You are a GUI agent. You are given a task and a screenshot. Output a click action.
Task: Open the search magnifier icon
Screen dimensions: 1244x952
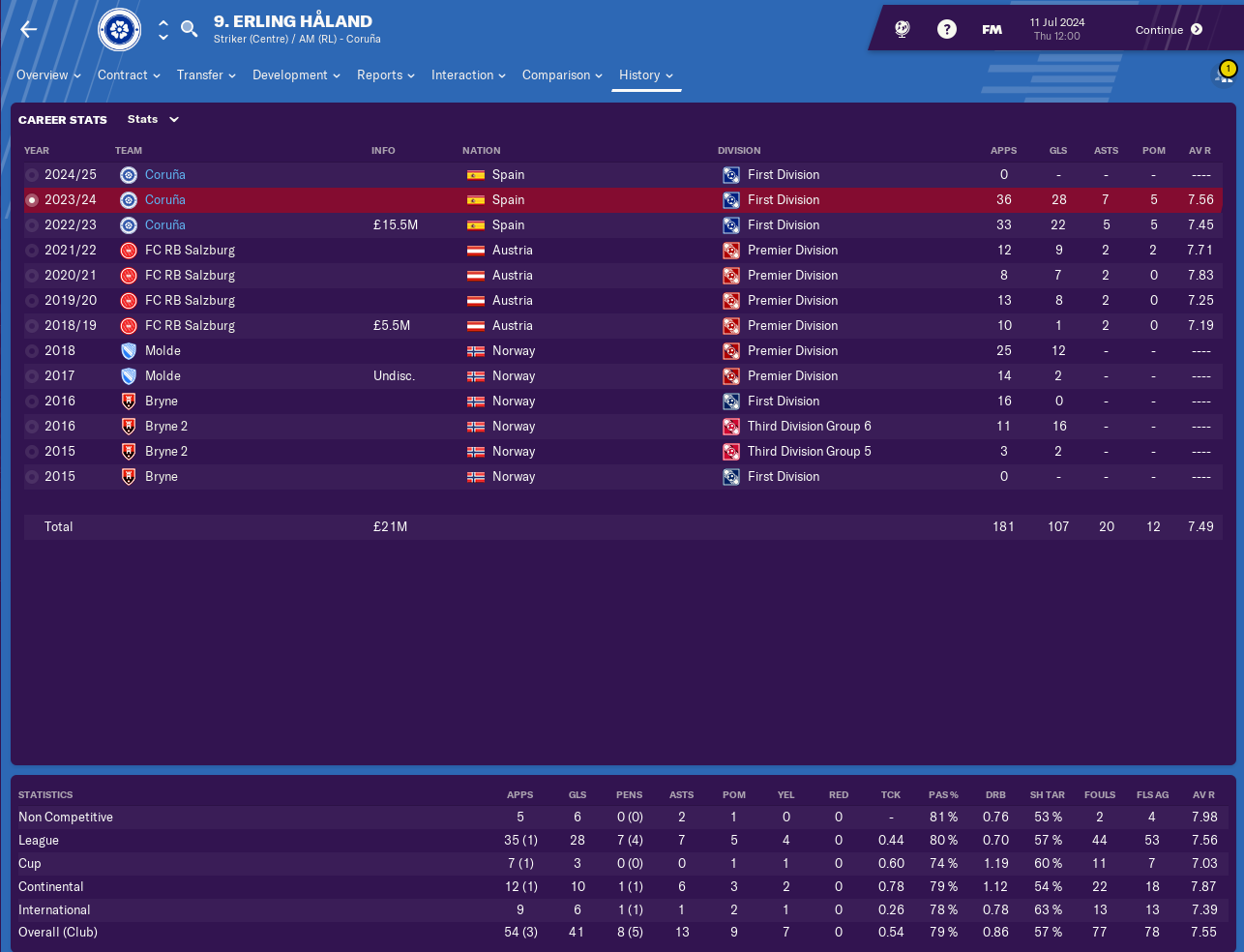pyautogui.click(x=190, y=29)
